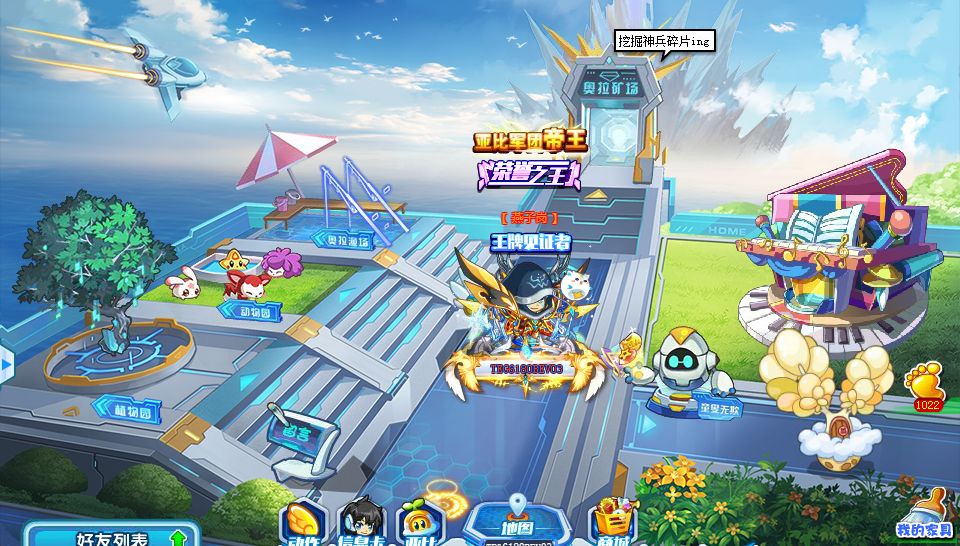Screen dimensions: 960x546
Task: Open the 商城 shop
Action: point(612,523)
